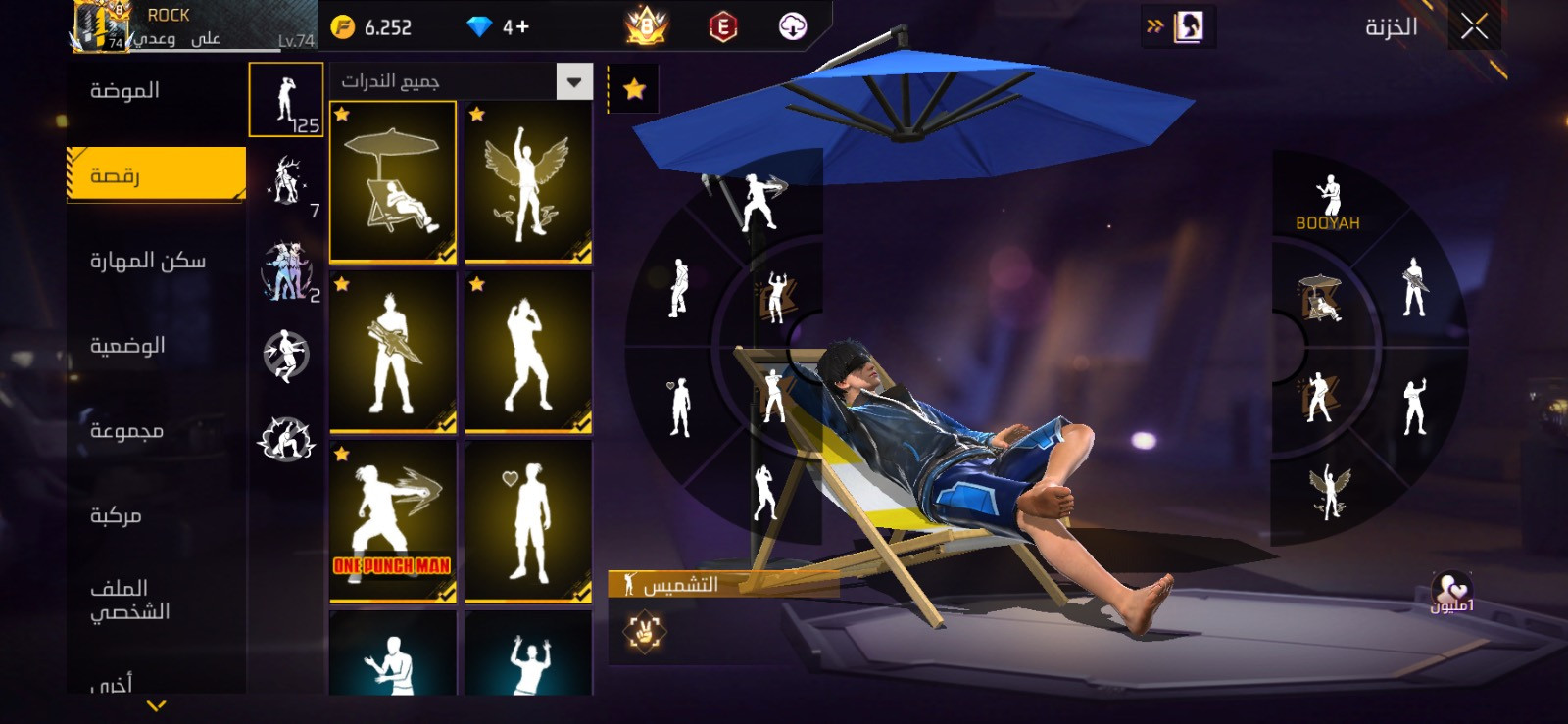The width and height of the screenshot is (1568, 724).
Task: Open the cloud download icon
Action: pyautogui.click(x=792, y=27)
